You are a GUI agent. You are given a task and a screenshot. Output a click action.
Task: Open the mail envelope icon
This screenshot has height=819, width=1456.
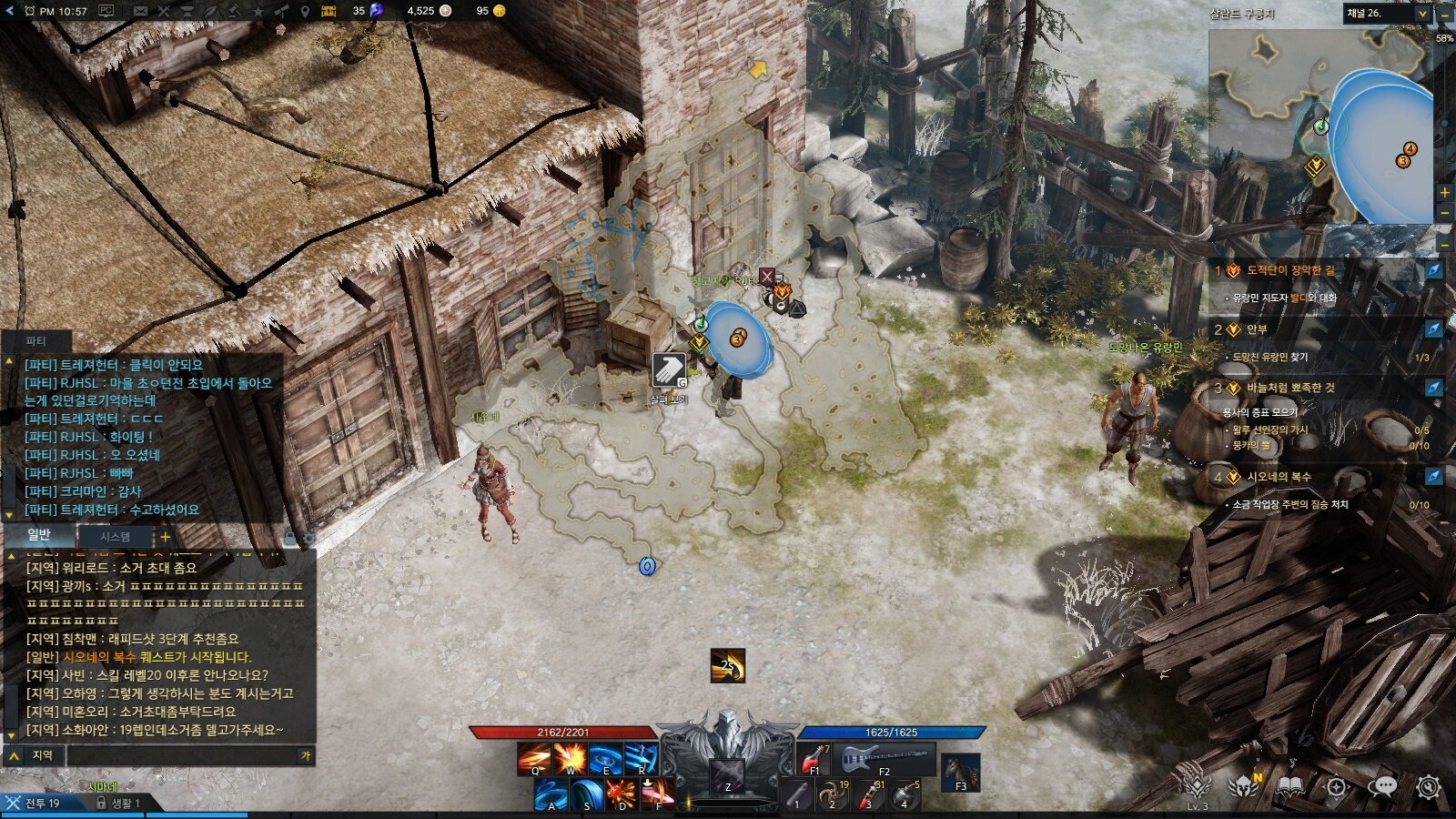[140, 11]
